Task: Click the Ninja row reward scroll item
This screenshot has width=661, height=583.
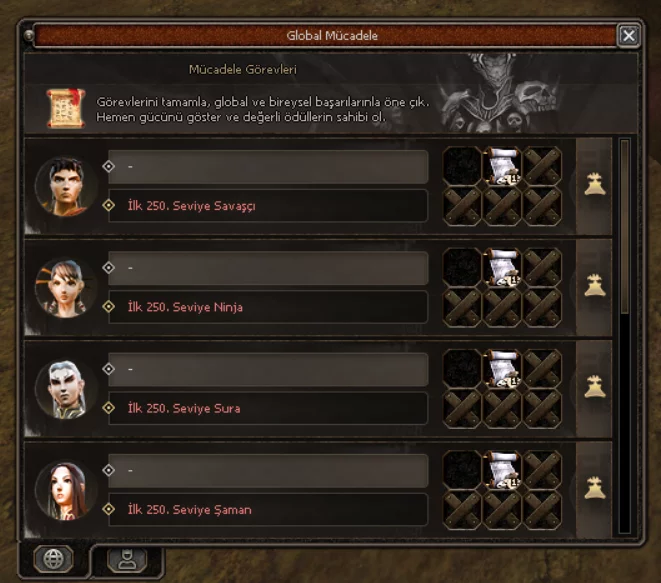Action: [x=502, y=267]
